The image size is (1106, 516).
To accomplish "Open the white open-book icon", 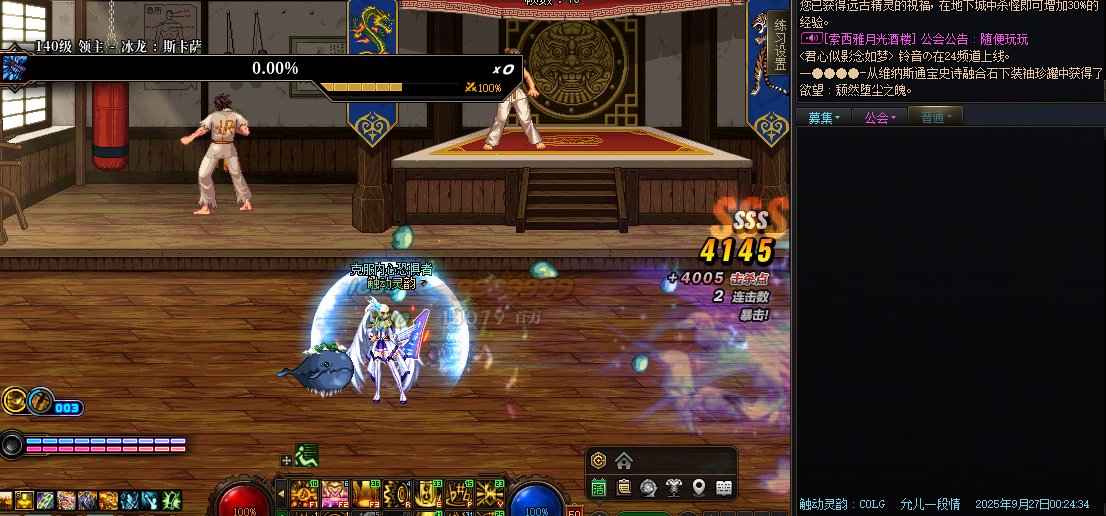I will pos(724,488).
